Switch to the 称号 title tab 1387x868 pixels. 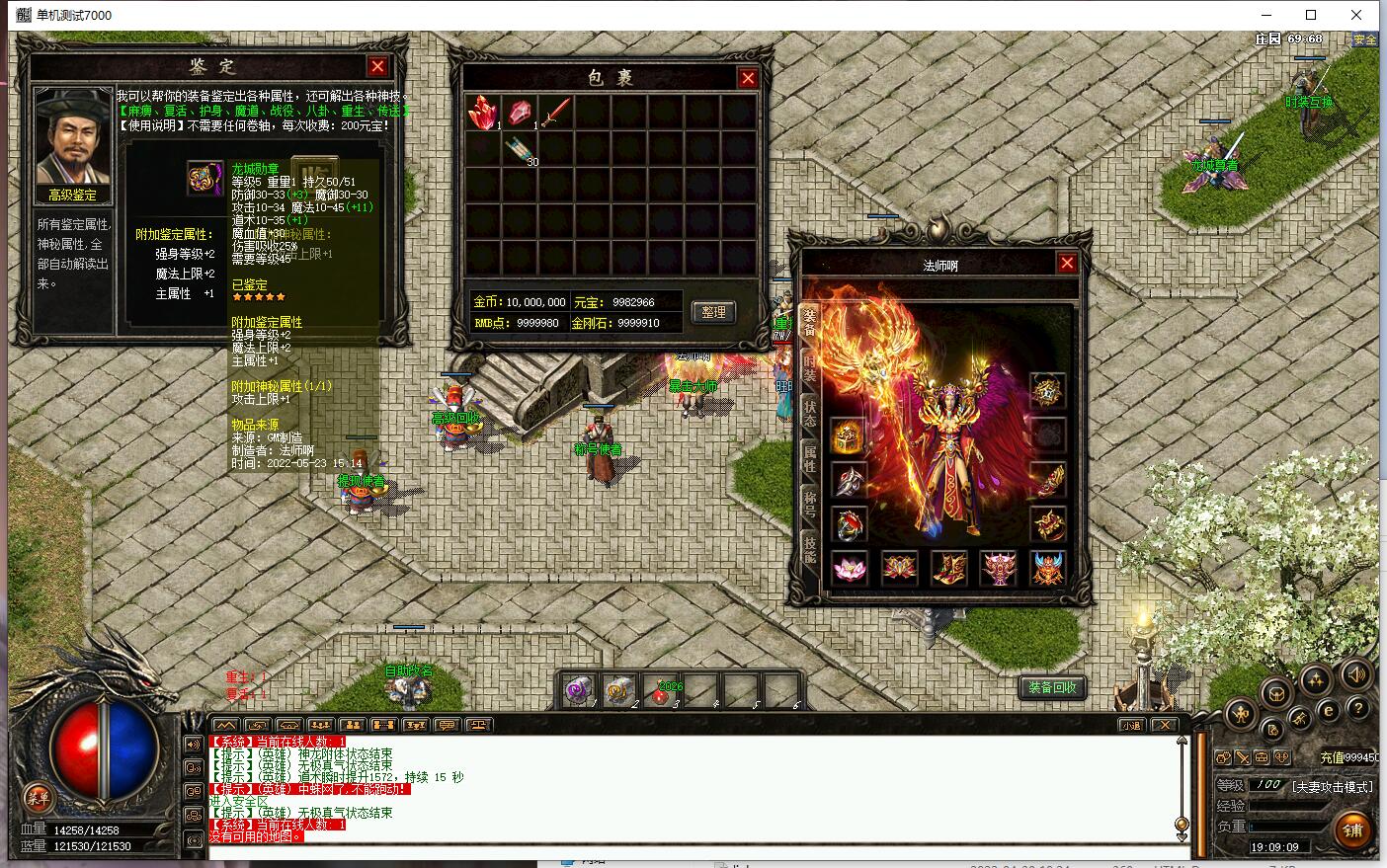pos(809,504)
